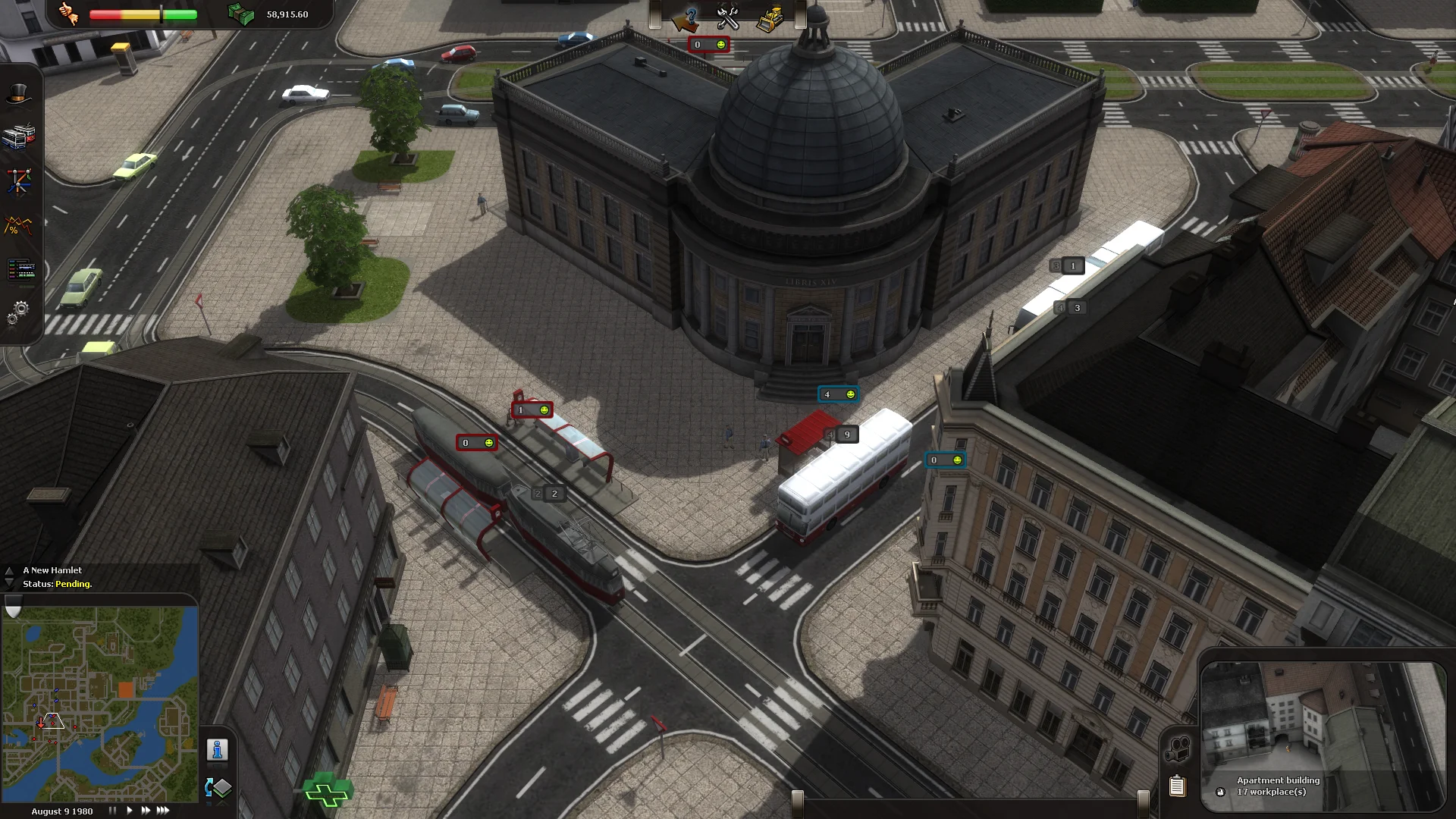Open the game settings gears menu

(x=18, y=309)
